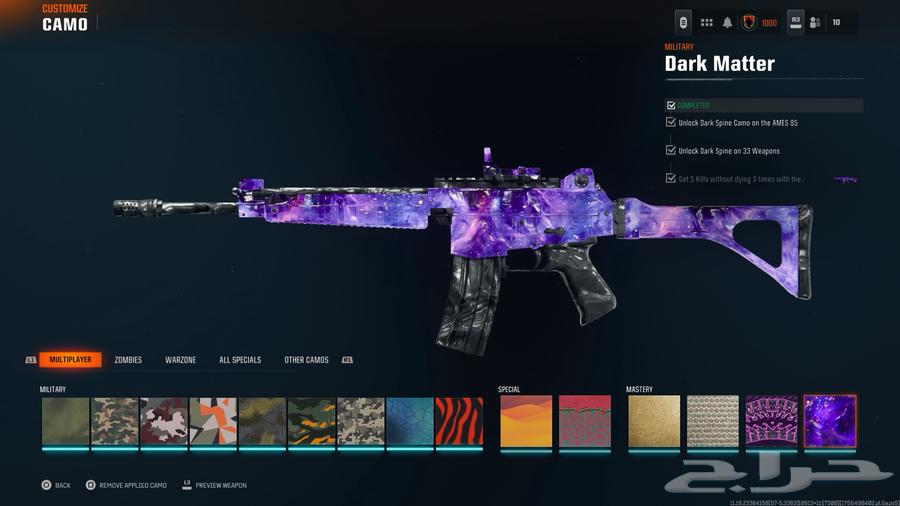Open the social friends icon

pos(815,22)
